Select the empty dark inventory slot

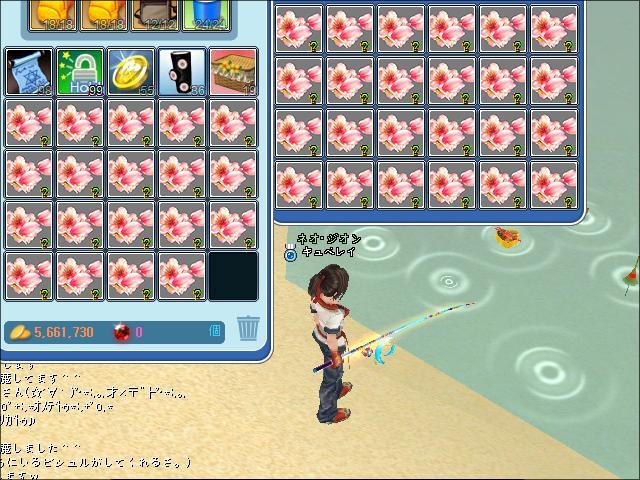point(233,276)
